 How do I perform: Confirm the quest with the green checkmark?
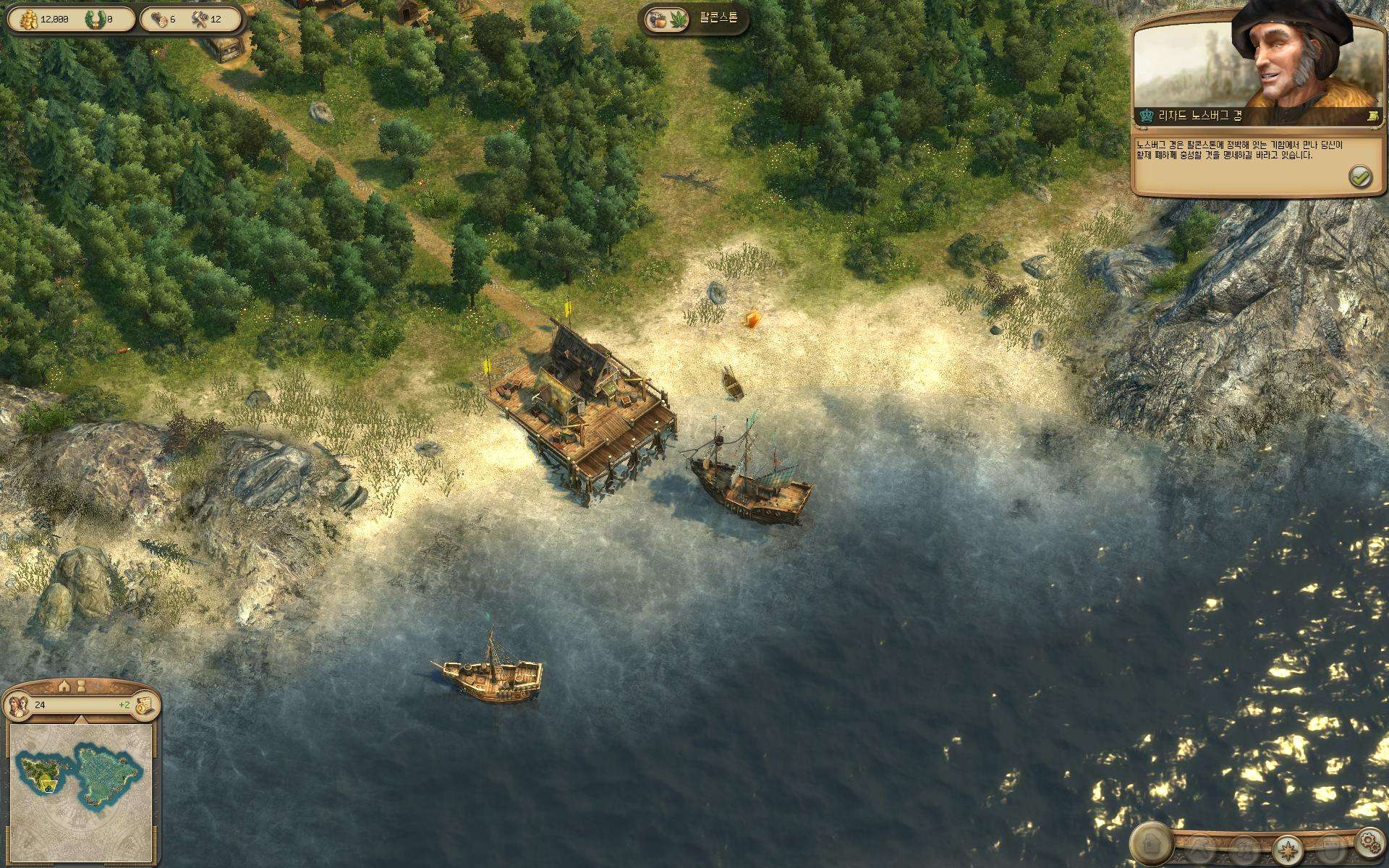[x=1360, y=176]
